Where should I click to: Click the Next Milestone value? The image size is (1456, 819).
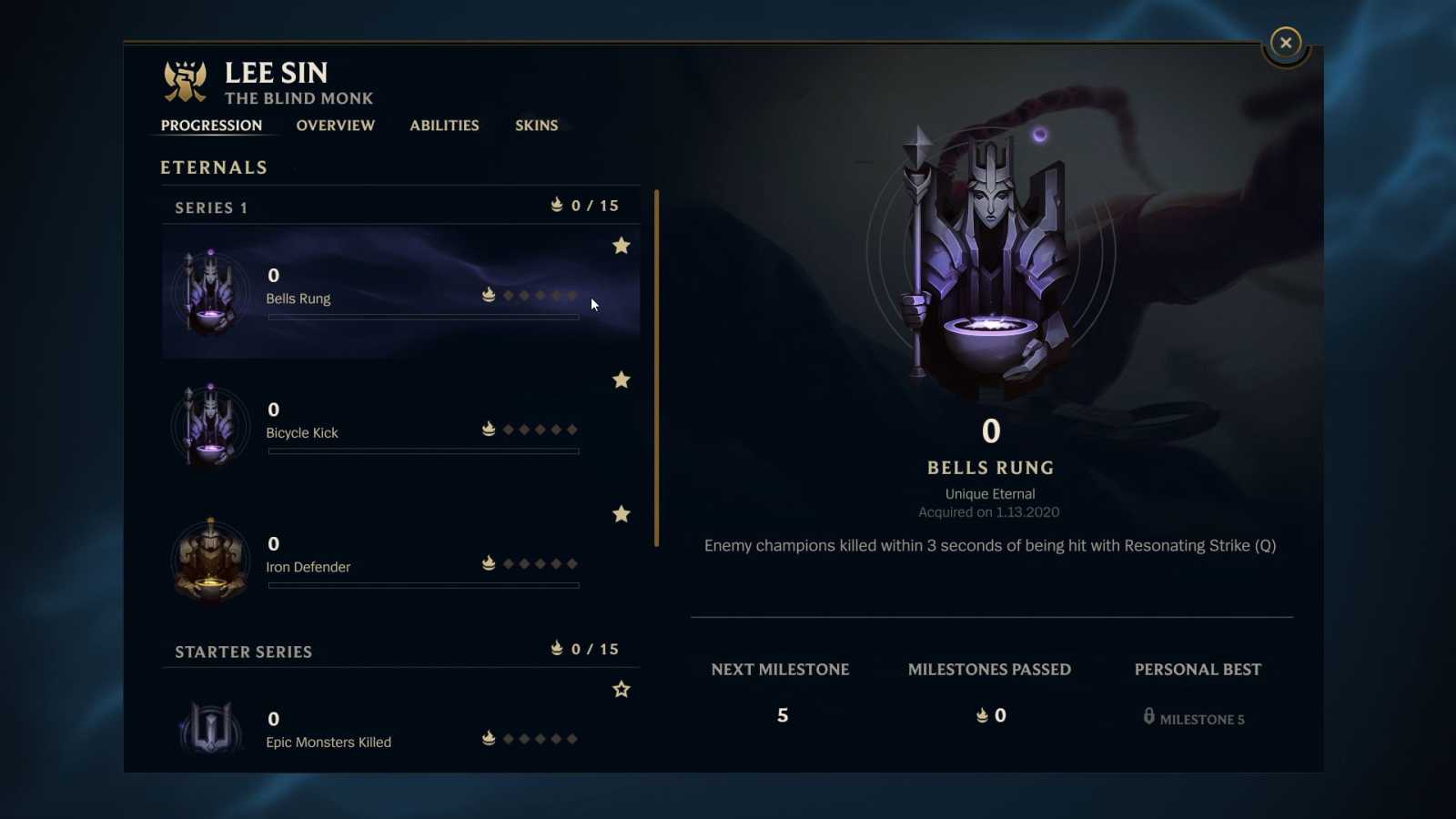[x=782, y=715]
